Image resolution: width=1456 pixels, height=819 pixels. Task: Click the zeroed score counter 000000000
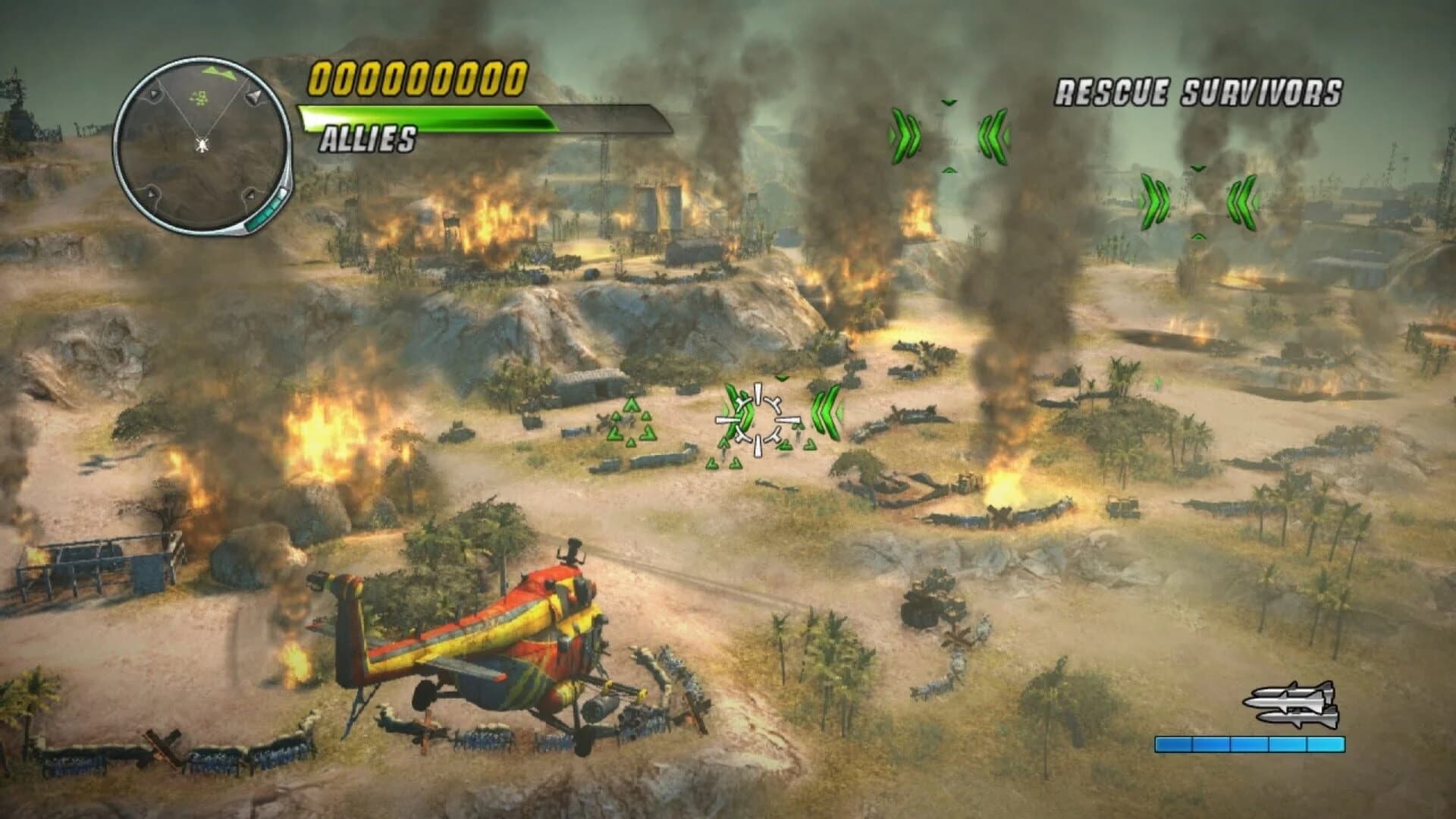tap(416, 79)
